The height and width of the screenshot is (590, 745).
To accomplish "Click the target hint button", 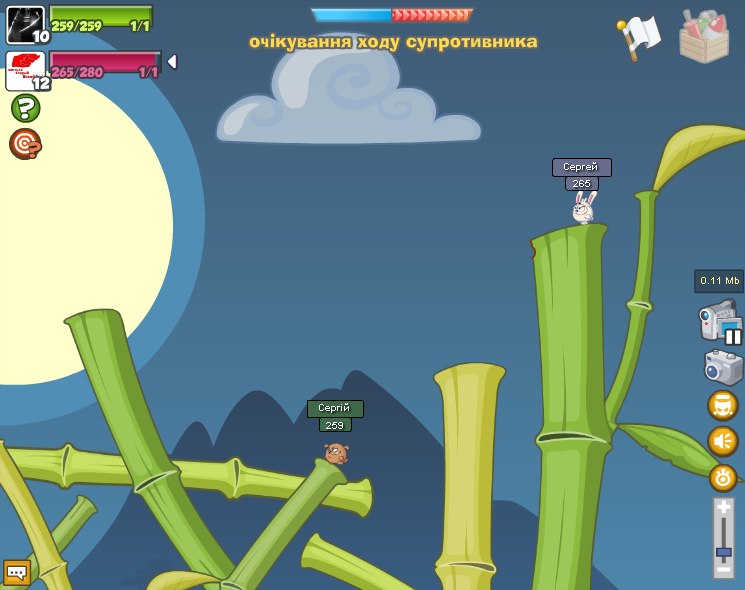I will (25, 144).
